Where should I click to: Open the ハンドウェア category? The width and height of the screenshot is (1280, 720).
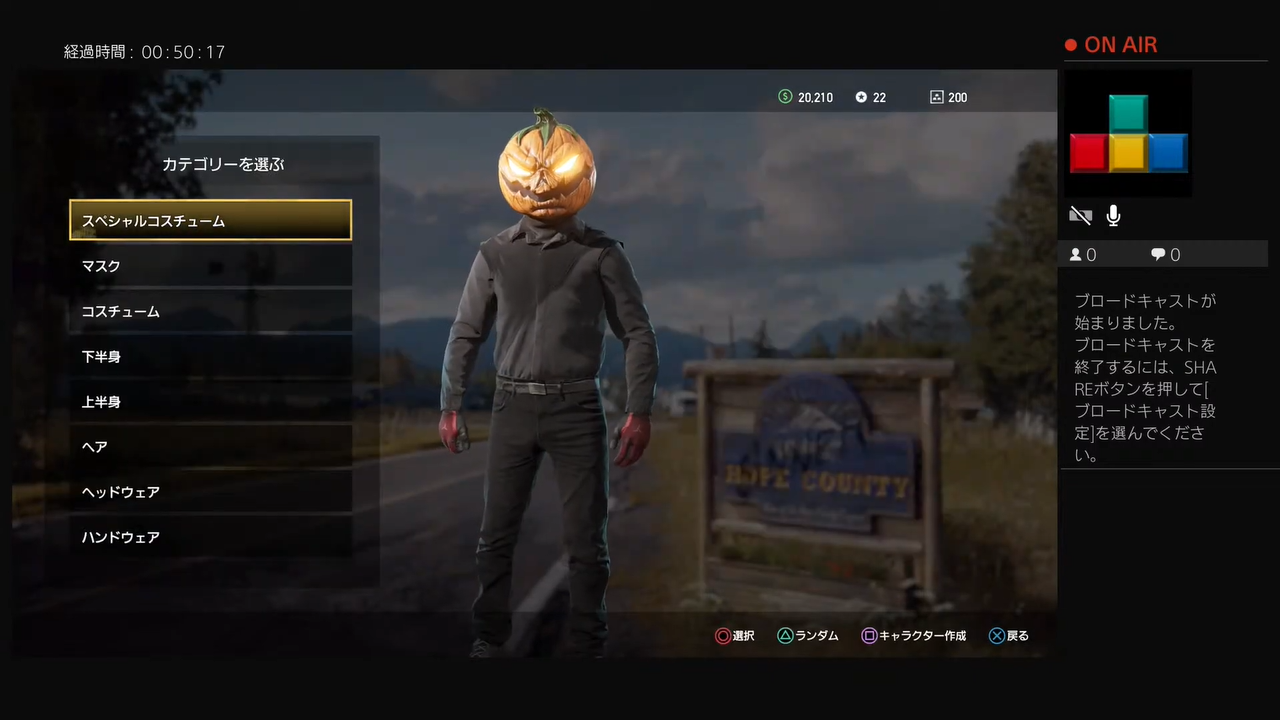click(x=210, y=537)
